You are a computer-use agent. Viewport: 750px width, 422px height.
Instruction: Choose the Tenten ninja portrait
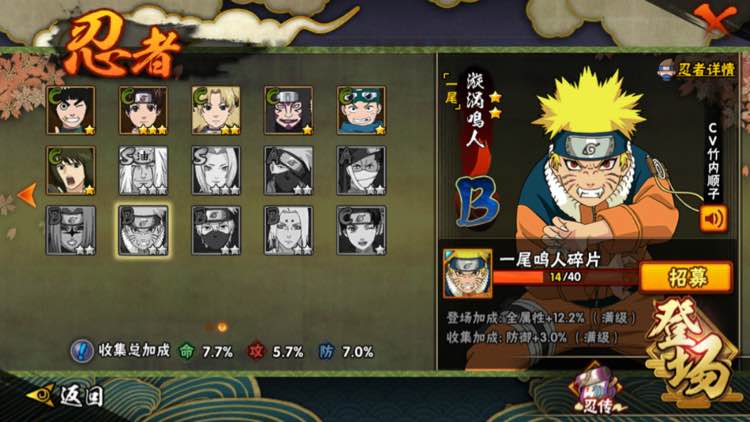pyautogui.click(x=143, y=110)
